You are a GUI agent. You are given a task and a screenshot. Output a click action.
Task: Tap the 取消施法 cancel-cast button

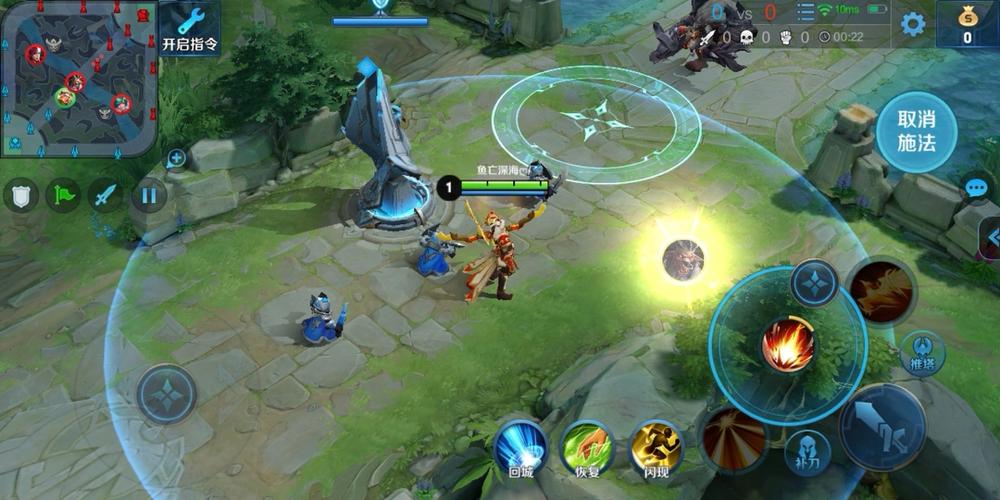[916, 133]
